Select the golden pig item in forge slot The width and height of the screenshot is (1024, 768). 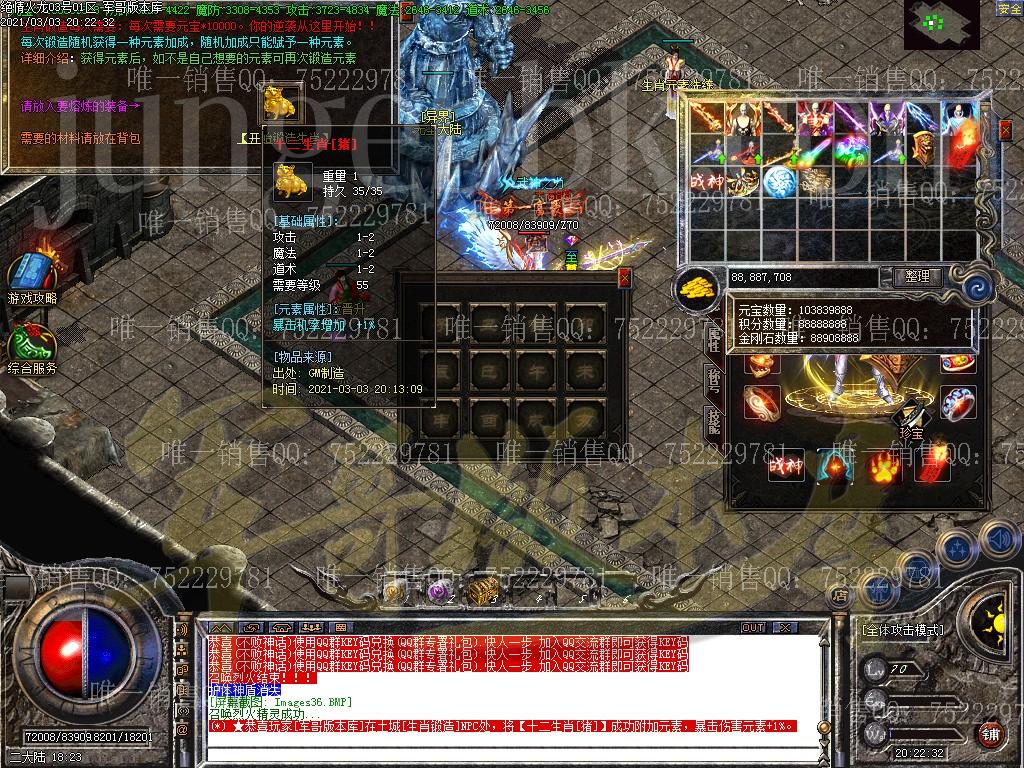pyautogui.click(x=278, y=103)
